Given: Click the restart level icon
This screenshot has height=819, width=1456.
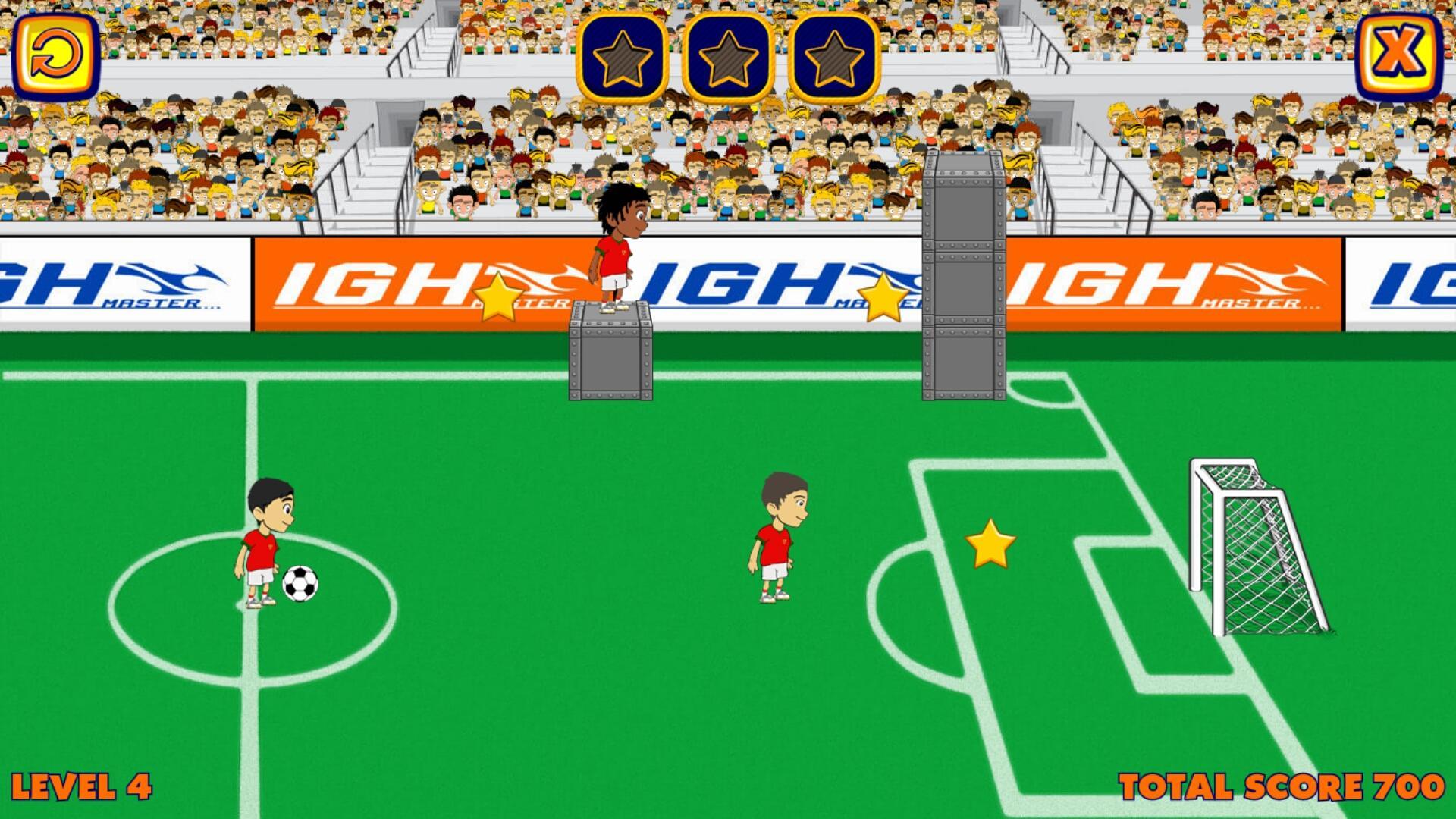Looking at the screenshot, I should [57, 57].
